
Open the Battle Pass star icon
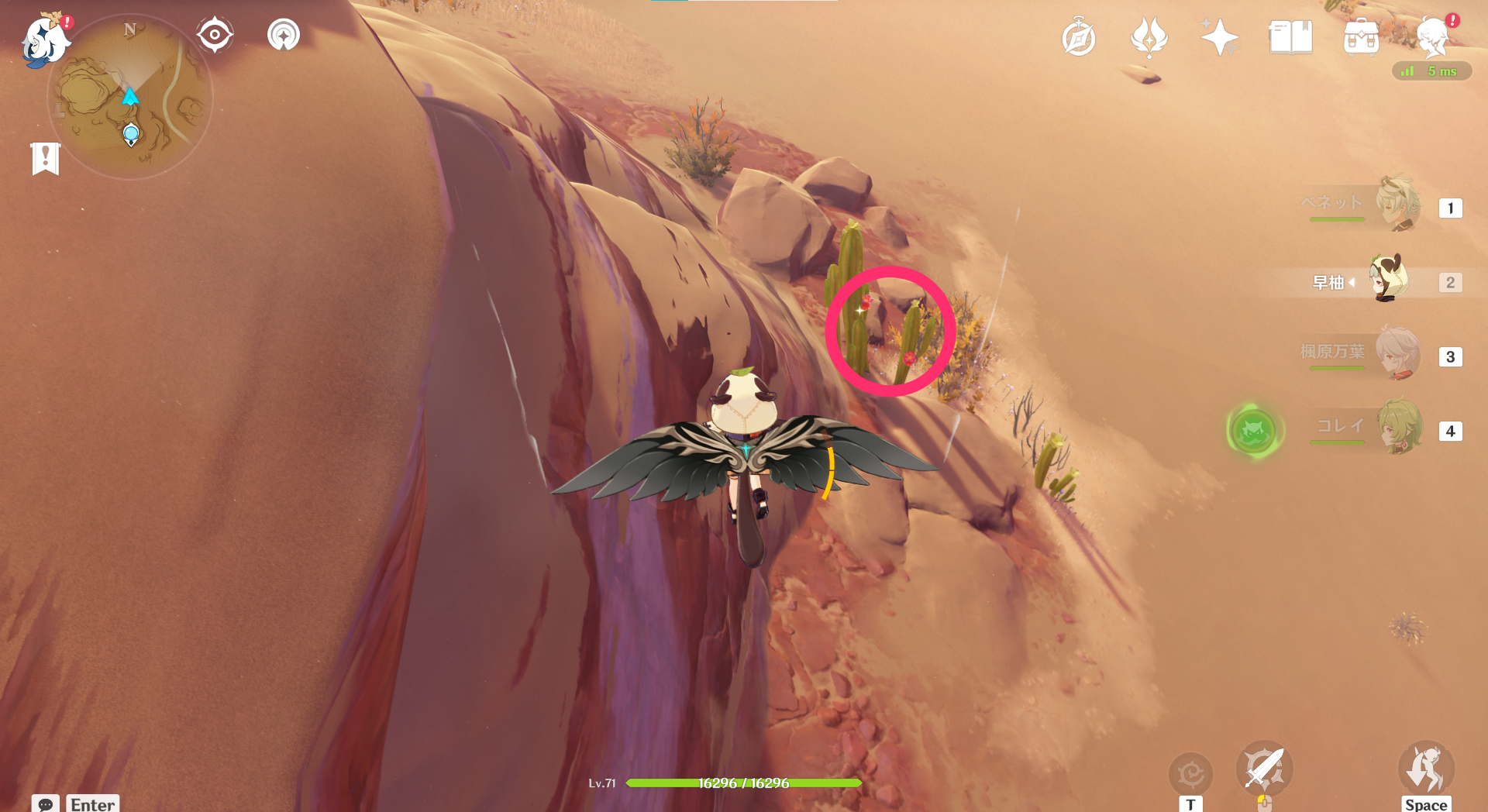pos(1218,36)
